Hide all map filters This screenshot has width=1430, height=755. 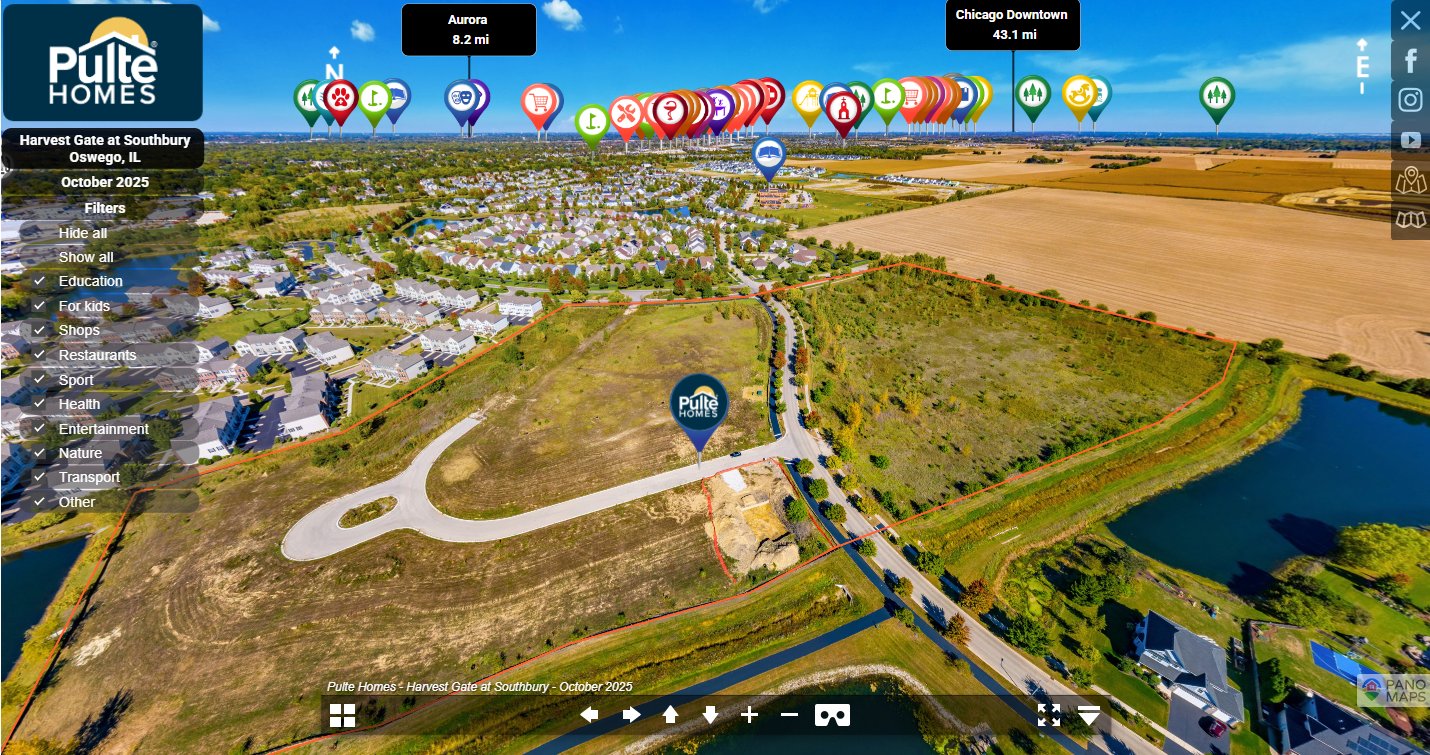click(83, 233)
